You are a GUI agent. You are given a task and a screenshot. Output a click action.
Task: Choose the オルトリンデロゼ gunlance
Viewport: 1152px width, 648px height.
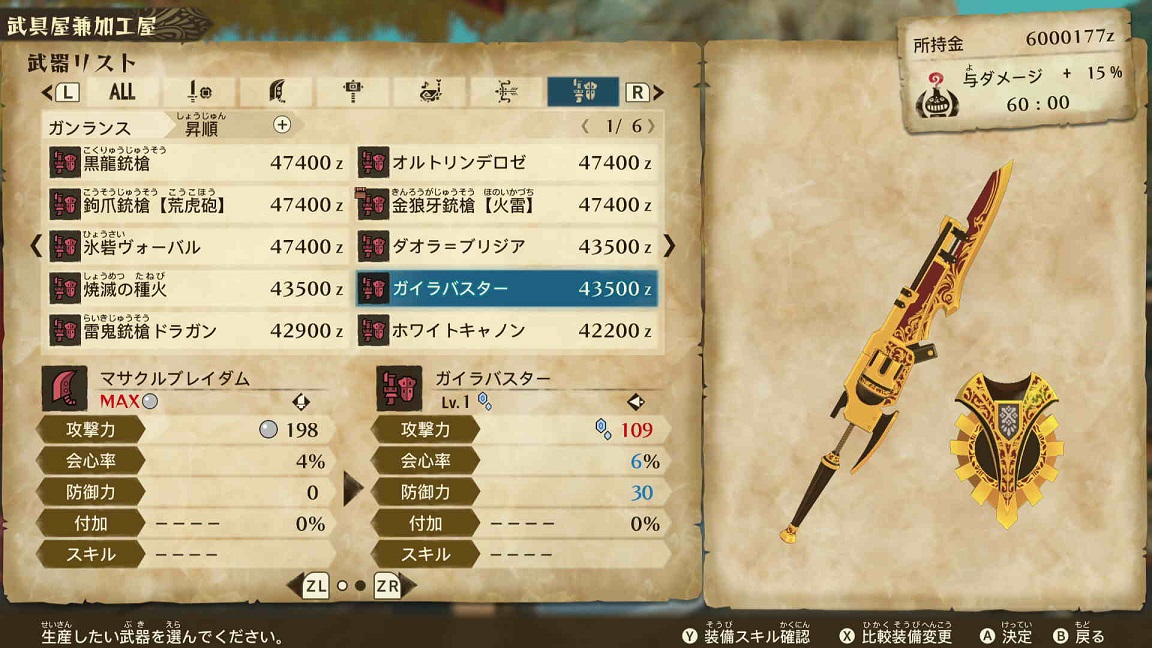(x=507, y=162)
